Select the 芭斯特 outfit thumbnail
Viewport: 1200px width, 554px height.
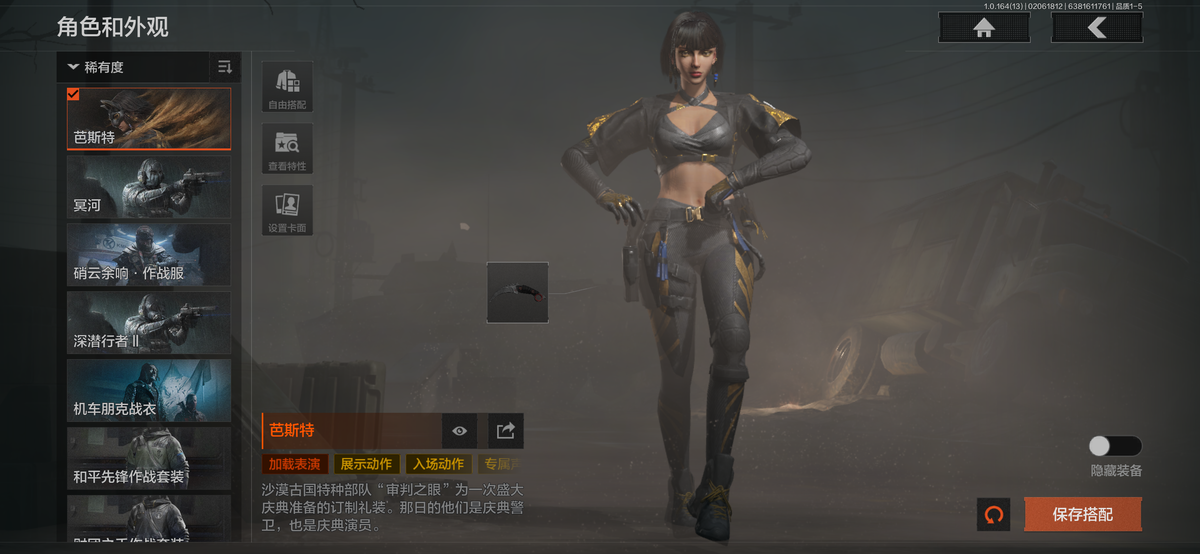149,118
